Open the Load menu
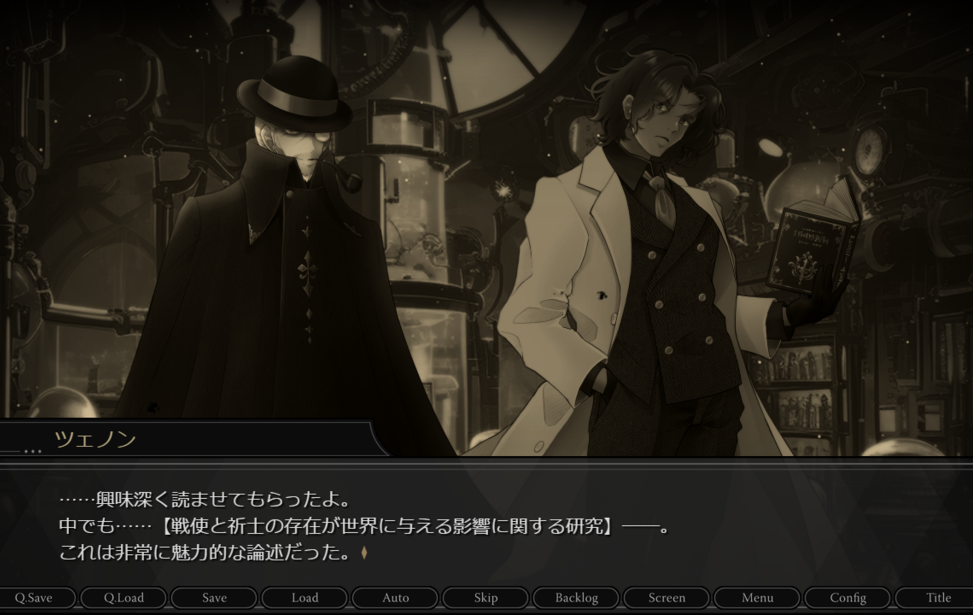Image resolution: width=973 pixels, height=615 pixels. (305, 598)
